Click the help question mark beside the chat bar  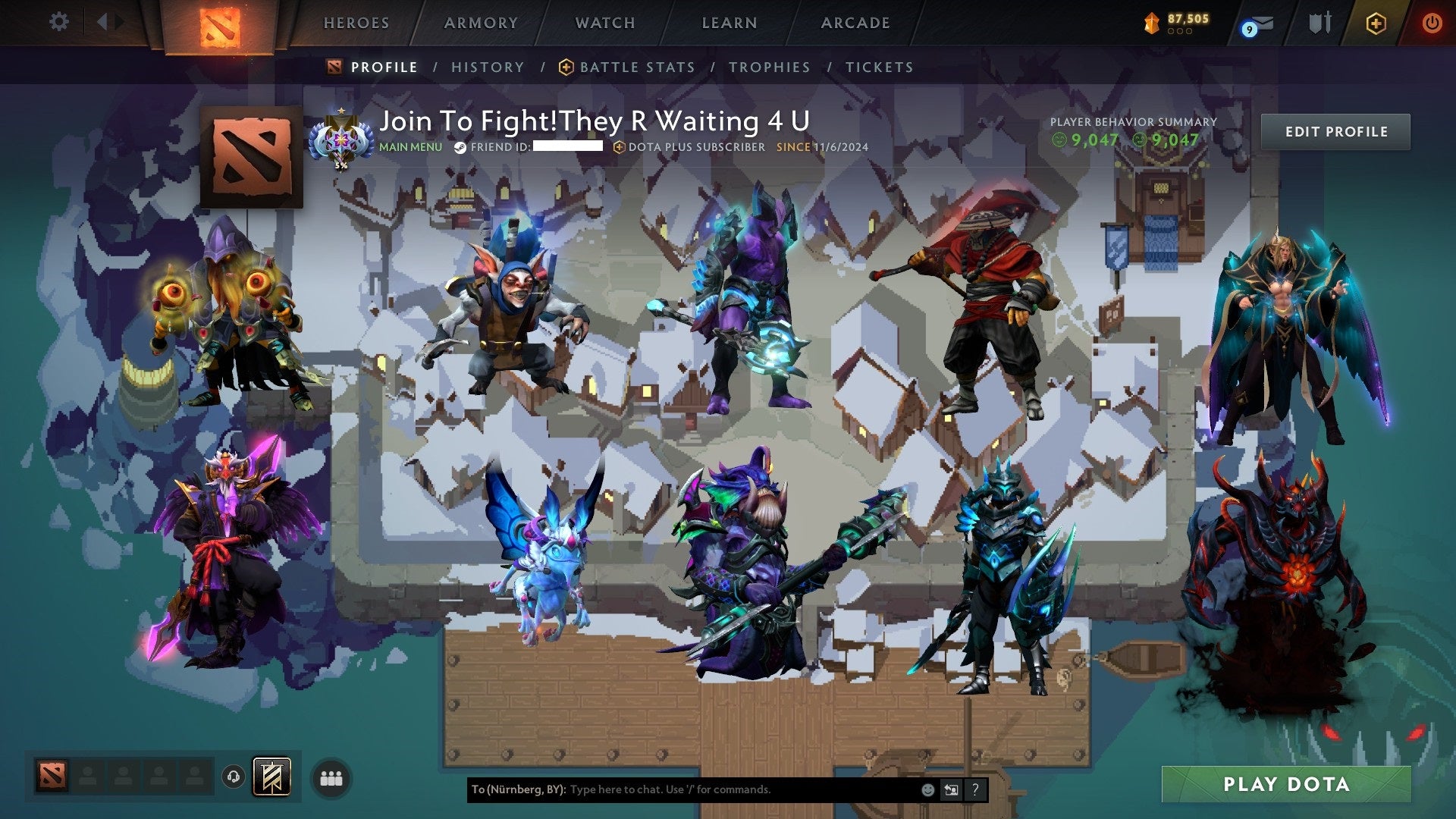(975, 789)
